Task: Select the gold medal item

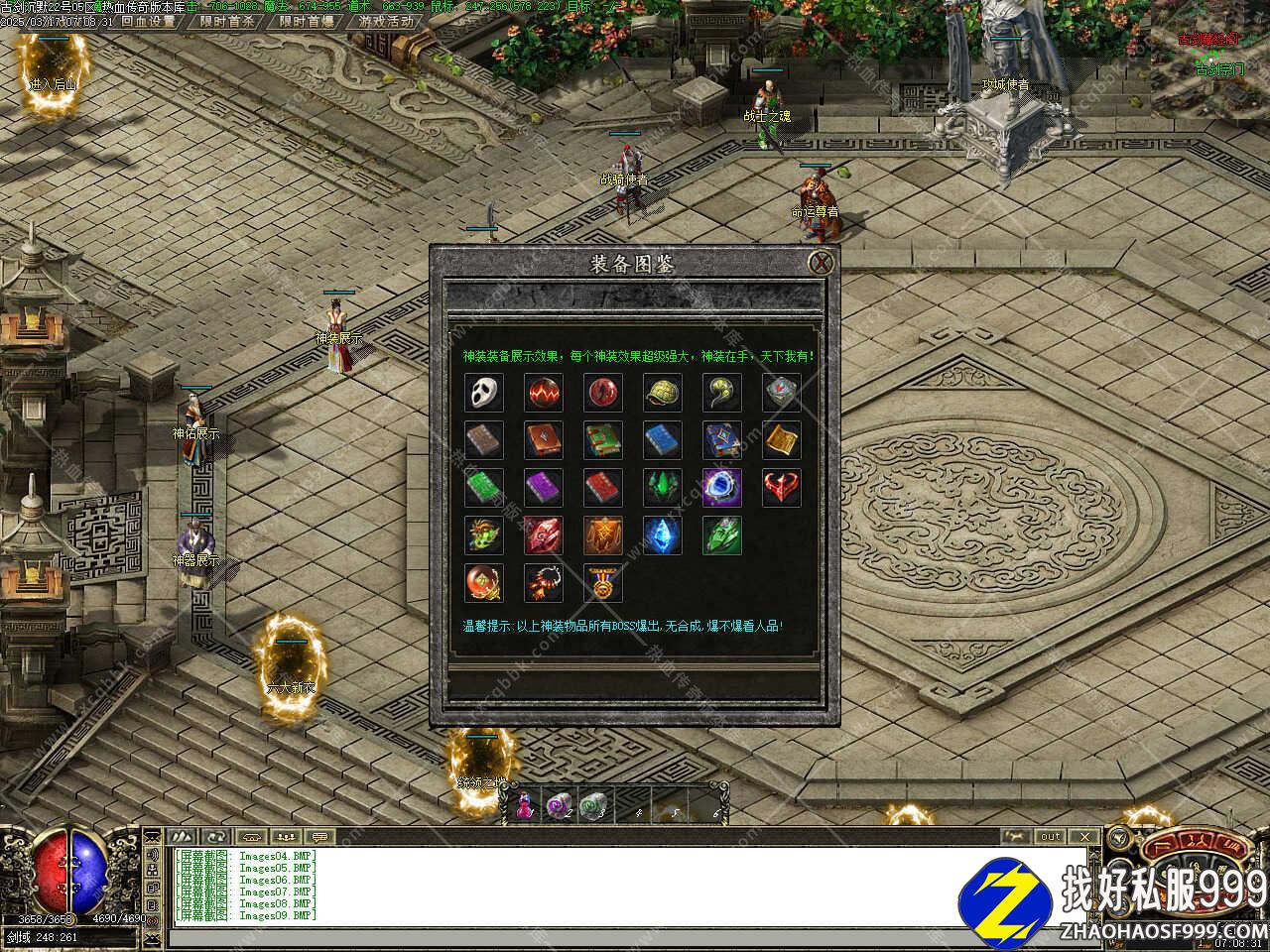Action: pyautogui.click(x=602, y=583)
